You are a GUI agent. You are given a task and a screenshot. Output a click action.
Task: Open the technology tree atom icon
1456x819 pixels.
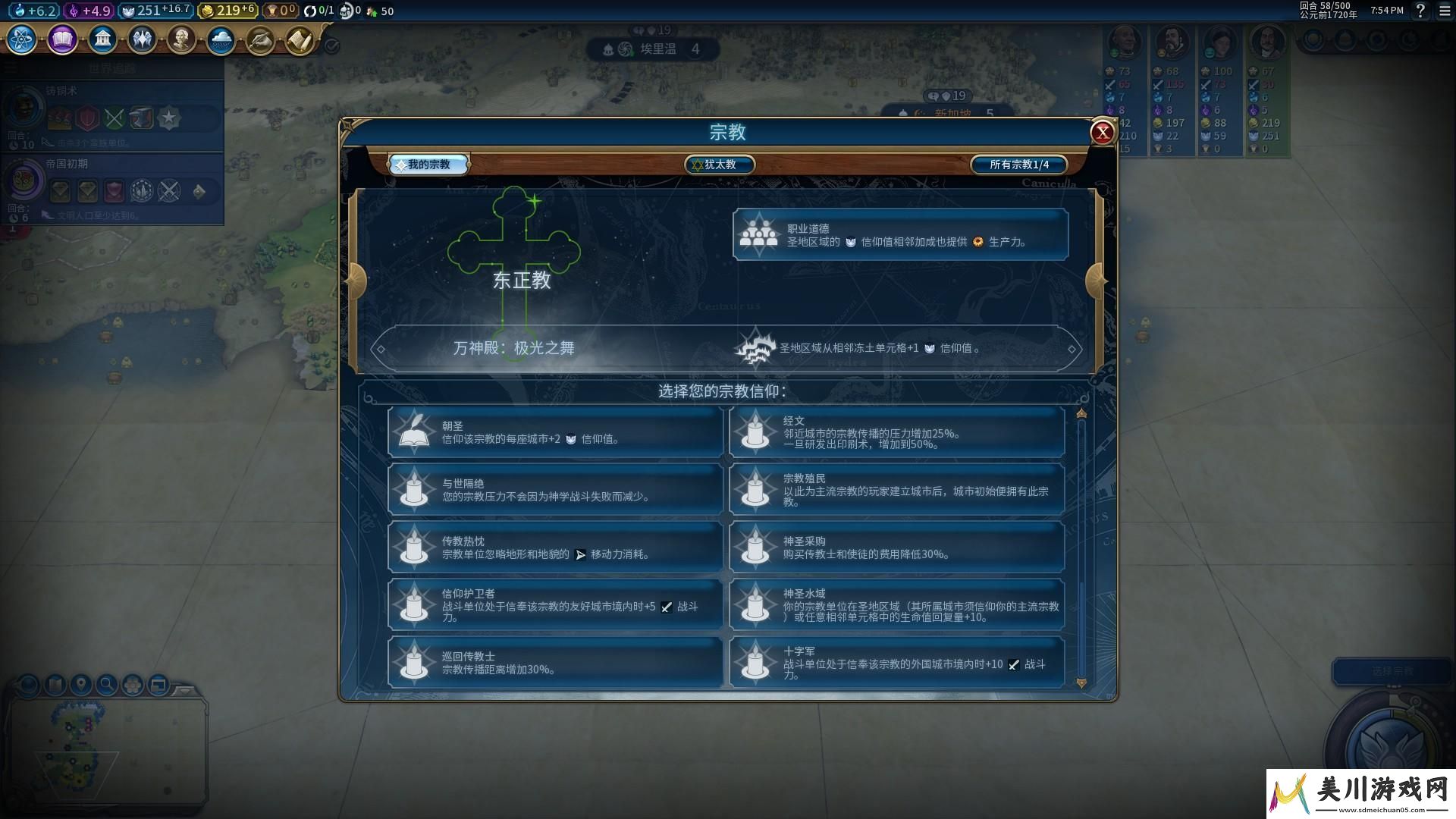[x=22, y=39]
